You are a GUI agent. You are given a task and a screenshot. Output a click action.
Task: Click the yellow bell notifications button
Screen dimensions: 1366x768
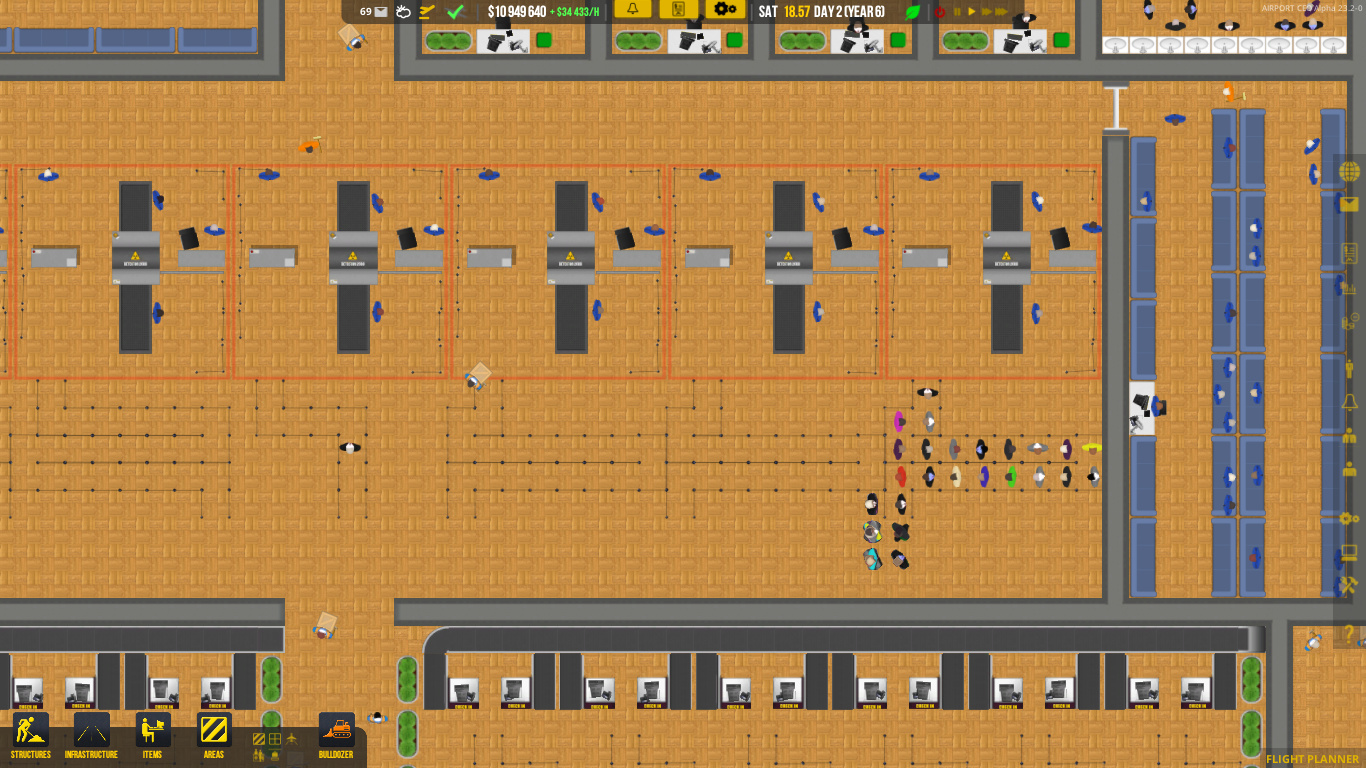pos(632,10)
